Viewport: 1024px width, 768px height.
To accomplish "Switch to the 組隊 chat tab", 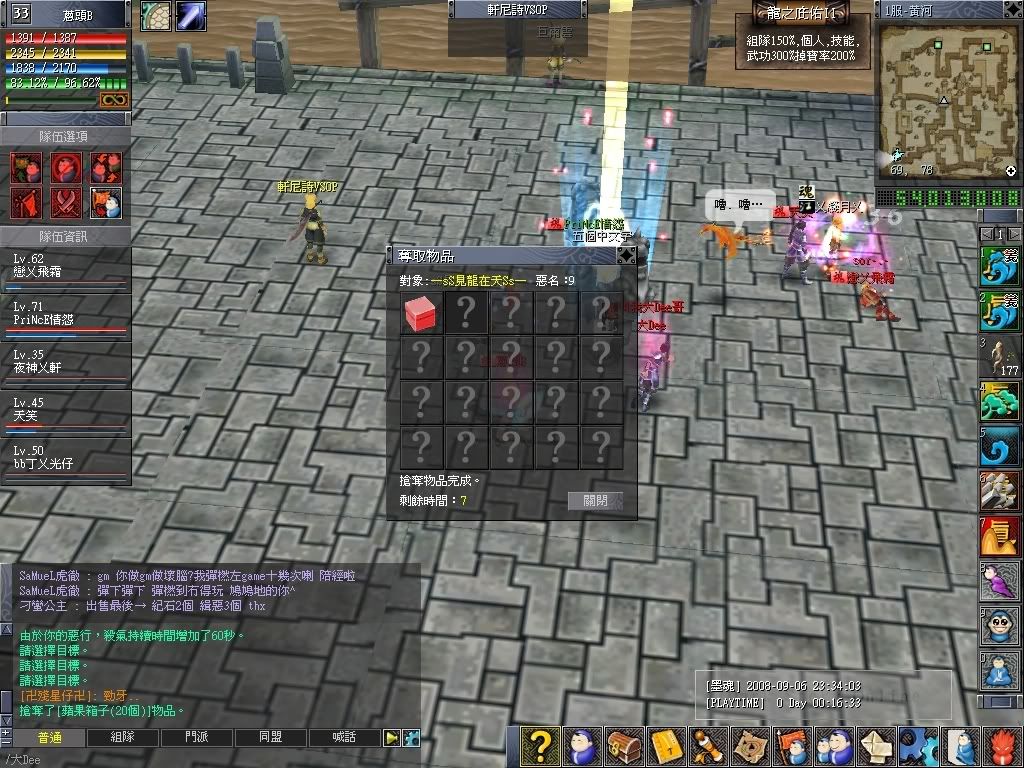I will coord(123,737).
